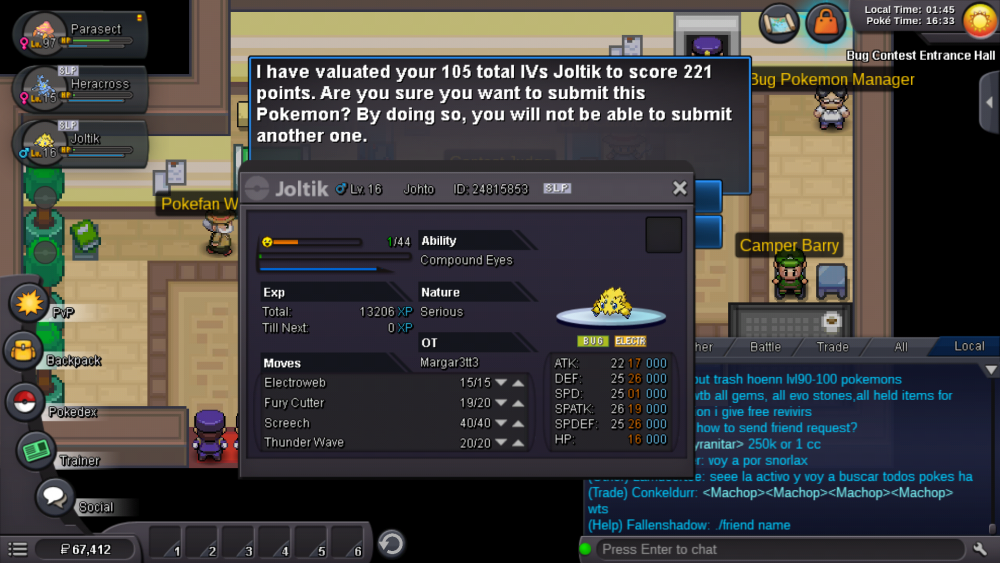This screenshot has width=1000, height=563.
Task: Show the Trainer card
Action: pos(36,450)
